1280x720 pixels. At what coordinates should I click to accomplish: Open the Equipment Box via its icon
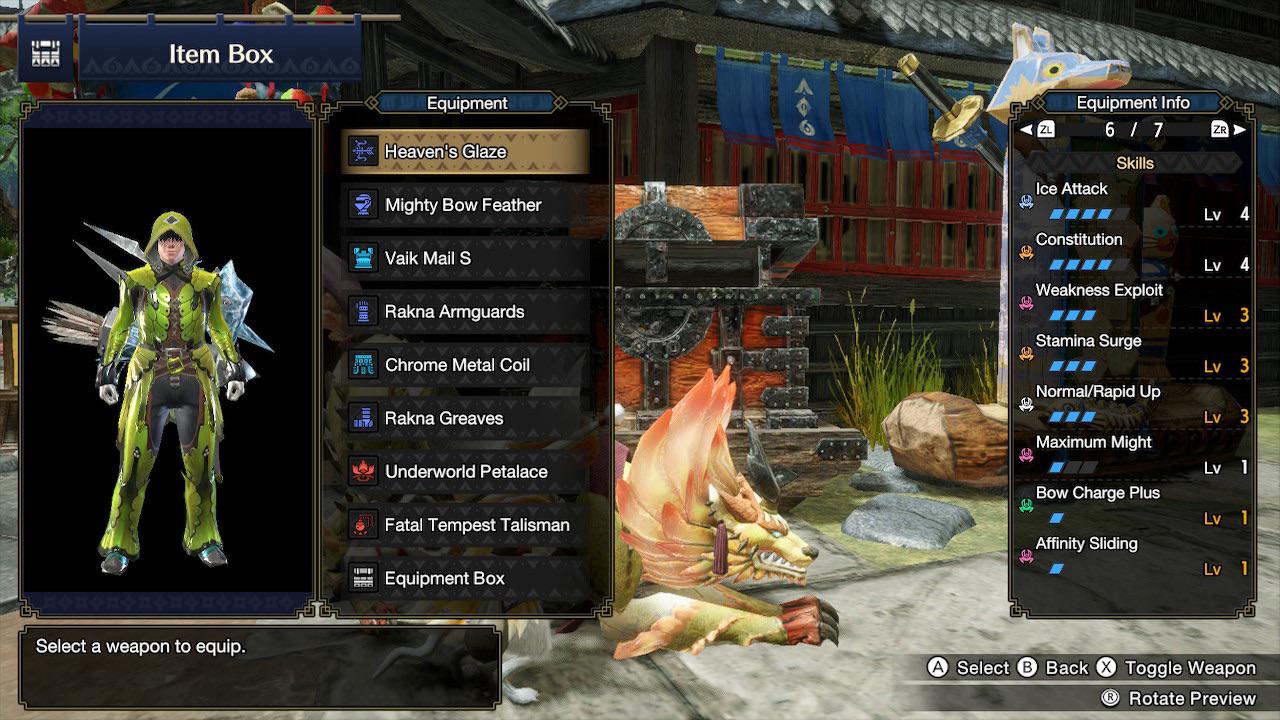[x=364, y=577]
